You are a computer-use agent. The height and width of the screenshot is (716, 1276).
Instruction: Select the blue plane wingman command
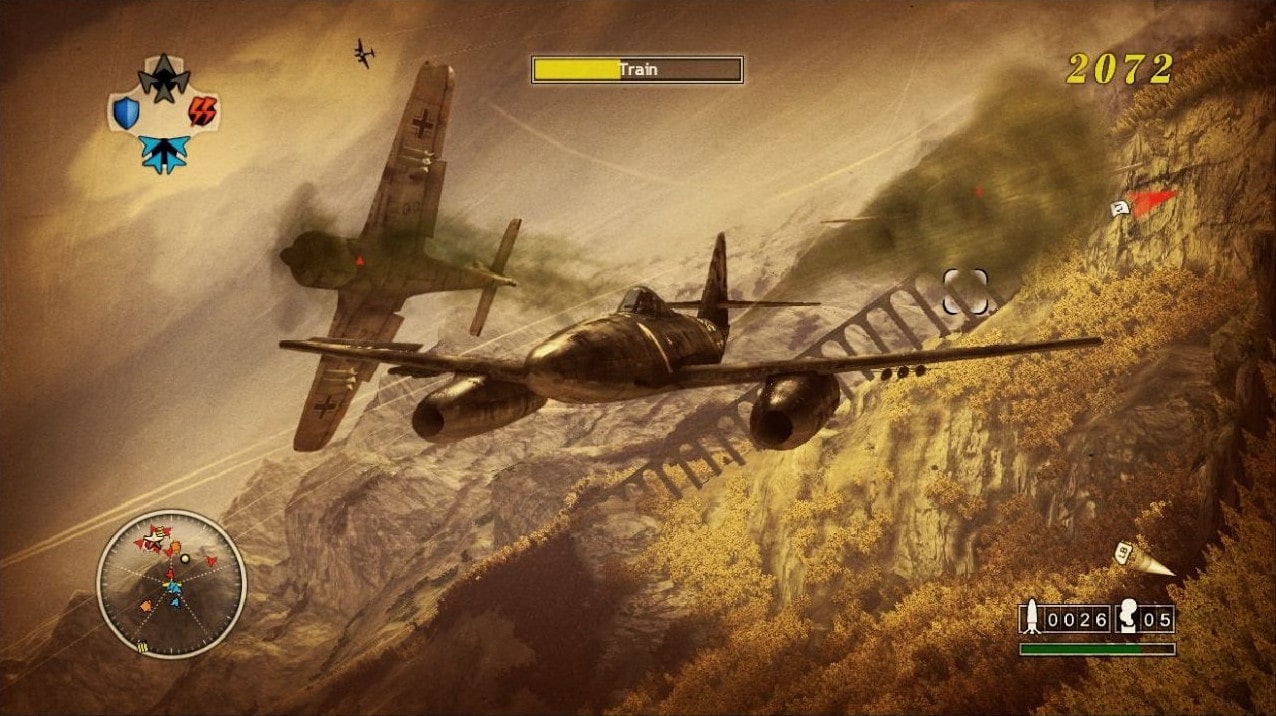[x=164, y=153]
